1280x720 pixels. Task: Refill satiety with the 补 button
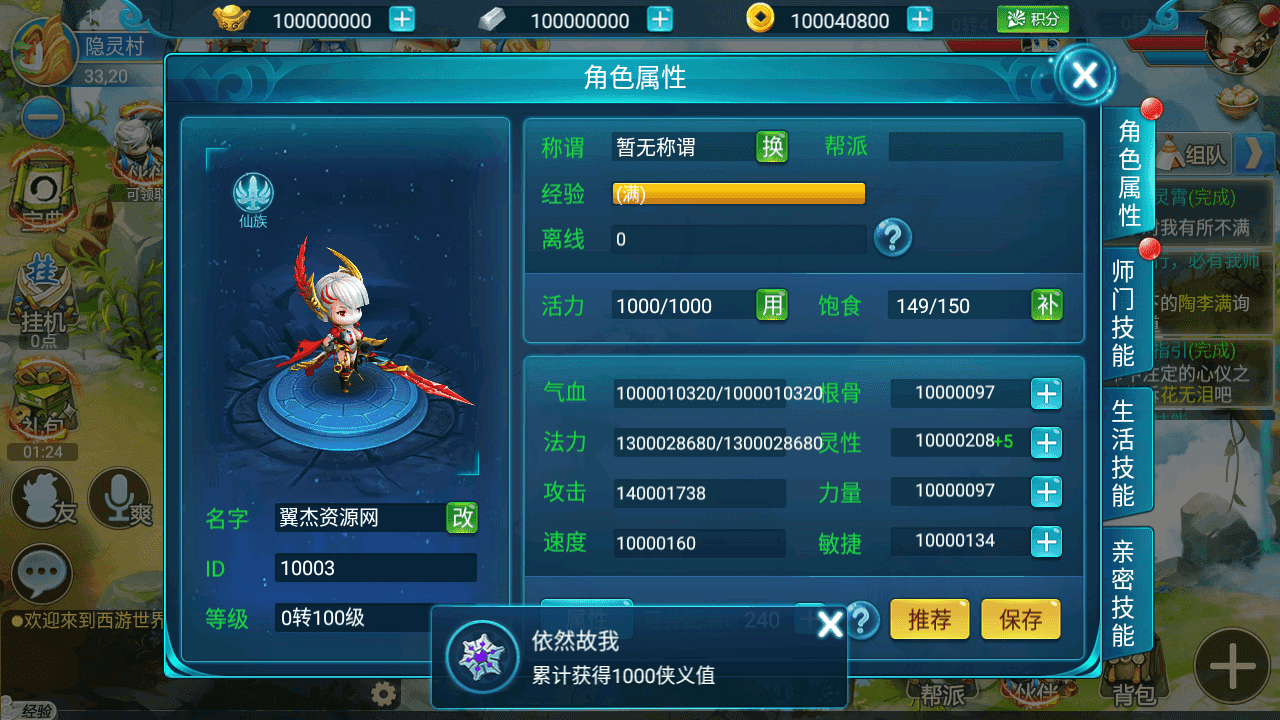pos(1047,305)
